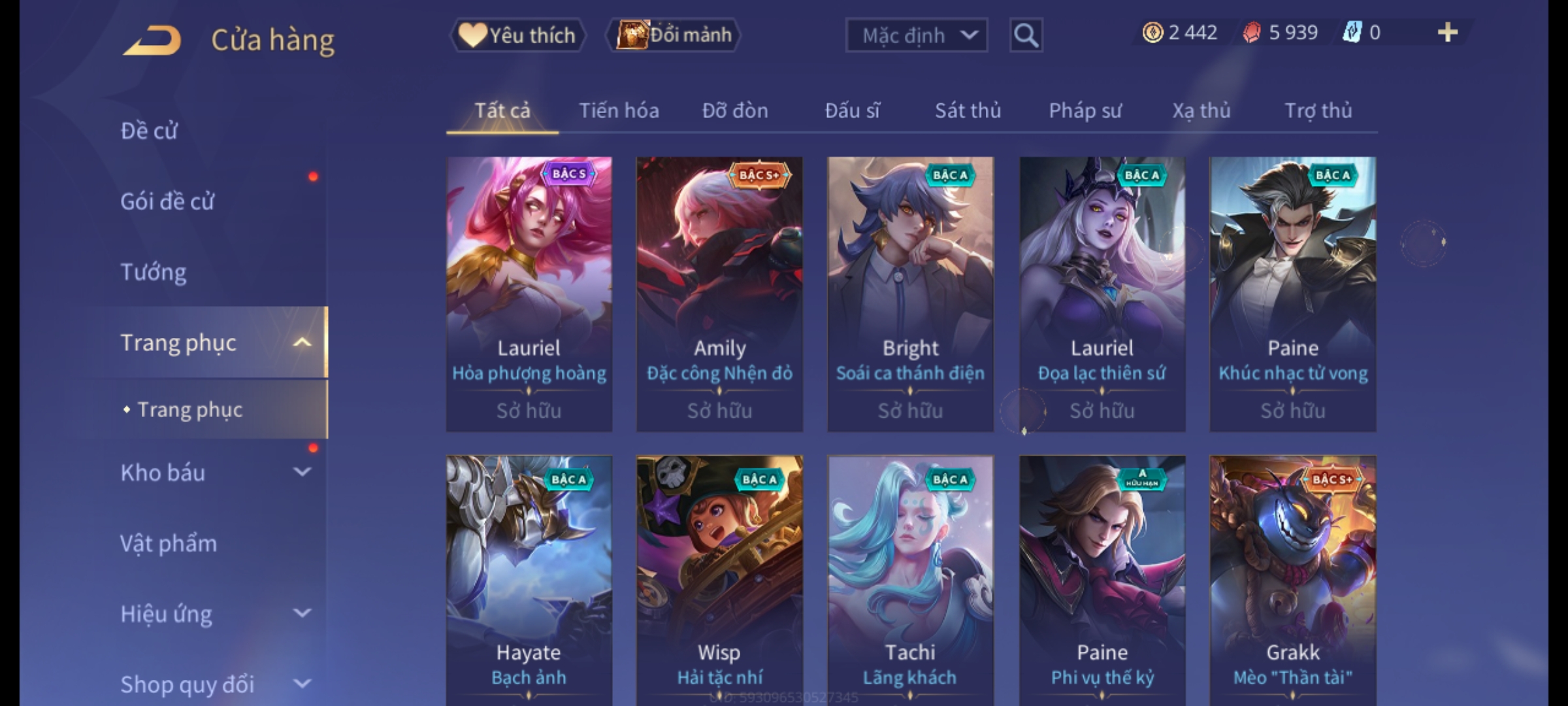Show the Sát thủ skins tab
Image resolution: width=1568 pixels, height=706 pixels.
click(968, 110)
